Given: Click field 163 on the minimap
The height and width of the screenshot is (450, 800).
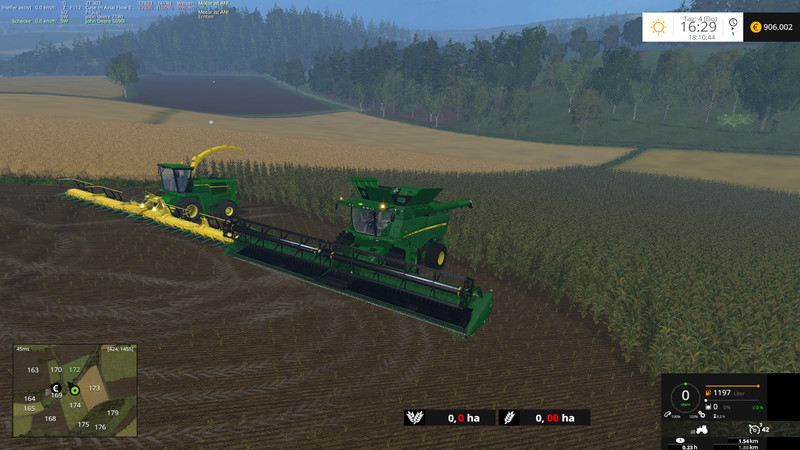Looking at the screenshot, I should 33,370.
